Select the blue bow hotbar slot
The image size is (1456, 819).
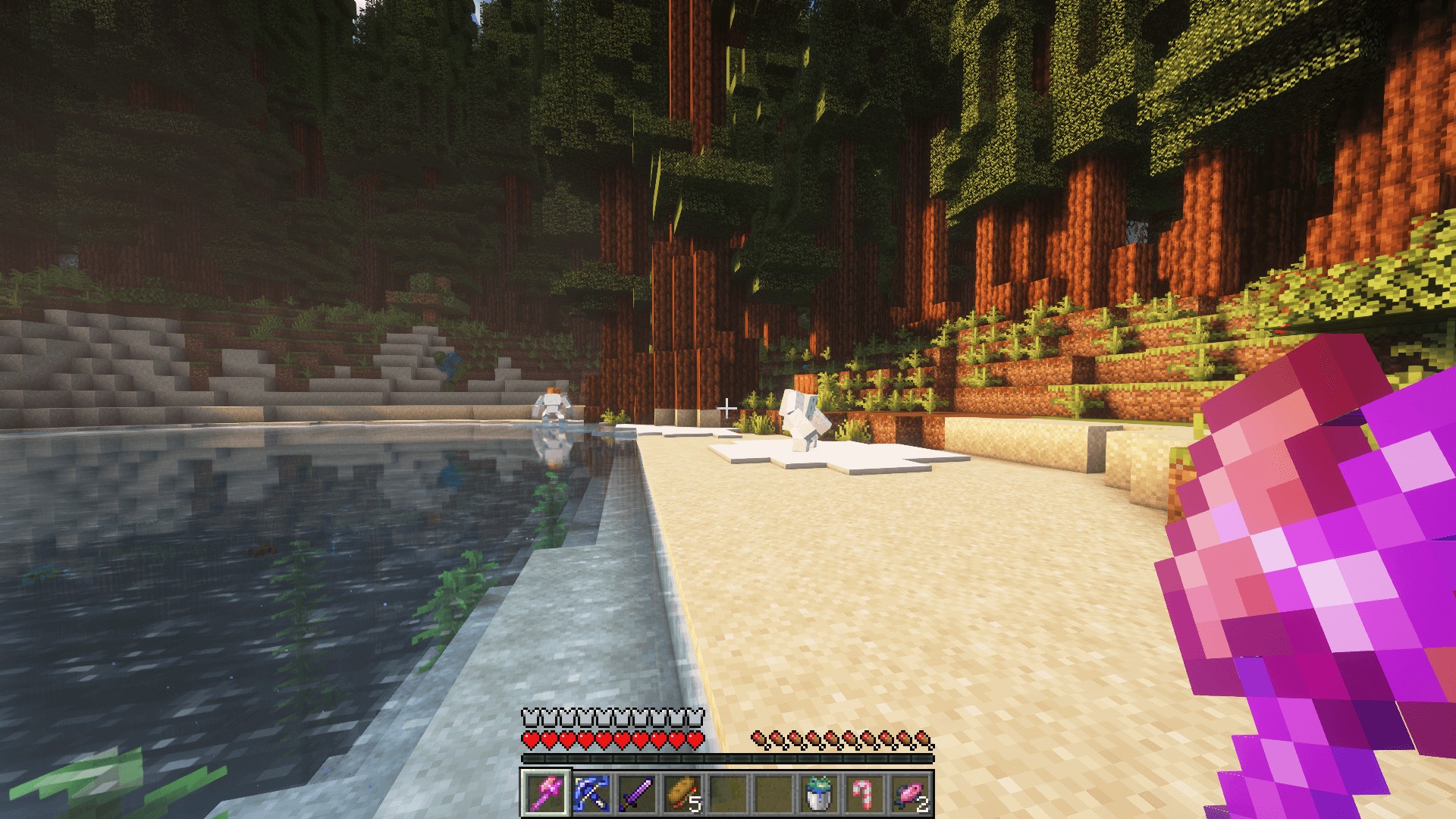pyautogui.click(x=590, y=793)
